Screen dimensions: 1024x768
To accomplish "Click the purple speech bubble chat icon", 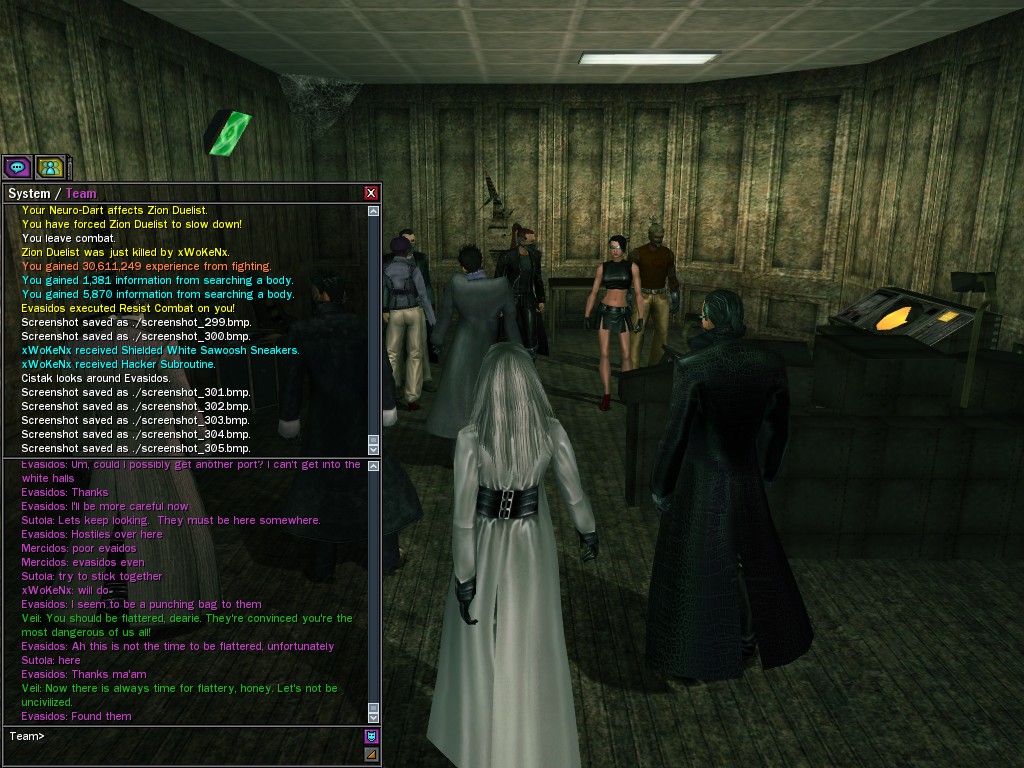I will click(x=17, y=167).
